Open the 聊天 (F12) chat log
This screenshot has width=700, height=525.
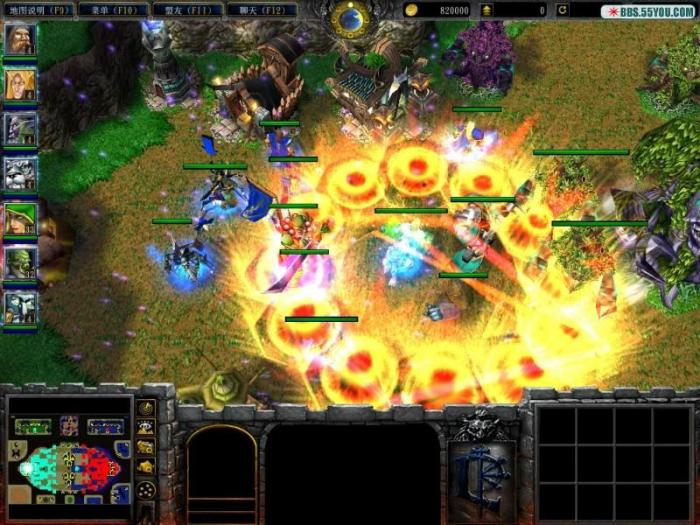point(260,10)
